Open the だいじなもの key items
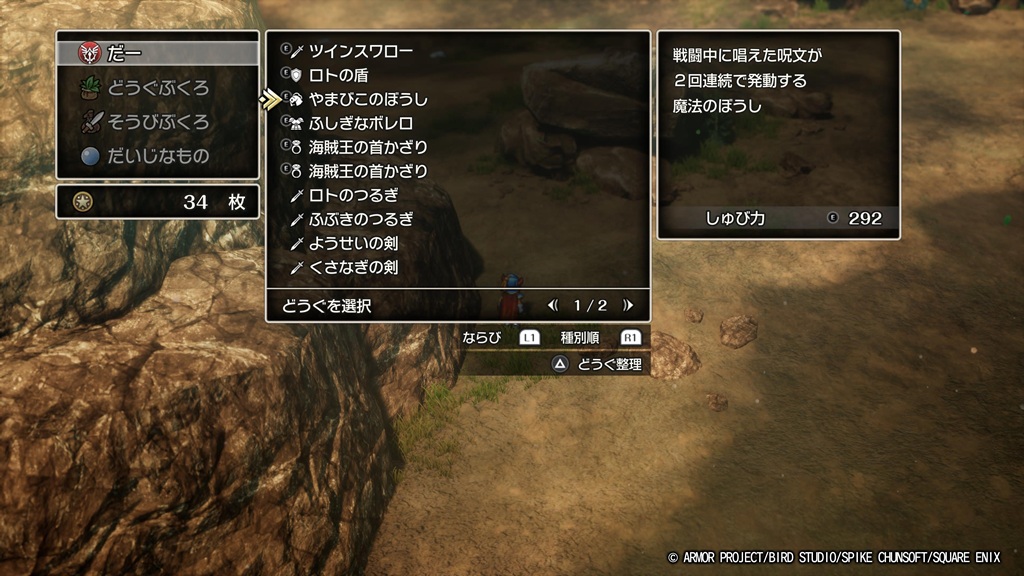Image resolution: width=1024 pixels, height=576 pixels. tap(158, 157)
